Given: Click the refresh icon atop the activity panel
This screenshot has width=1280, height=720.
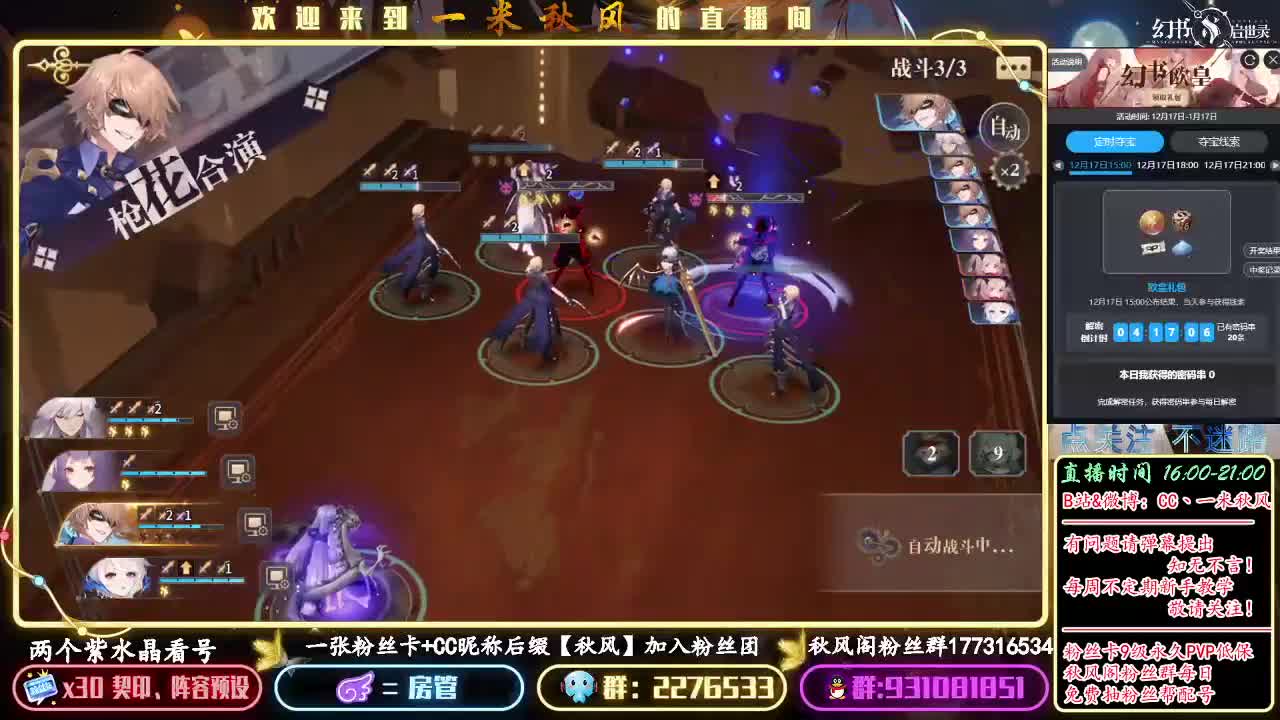Looking at the screenshot, I should (1248, 59).
